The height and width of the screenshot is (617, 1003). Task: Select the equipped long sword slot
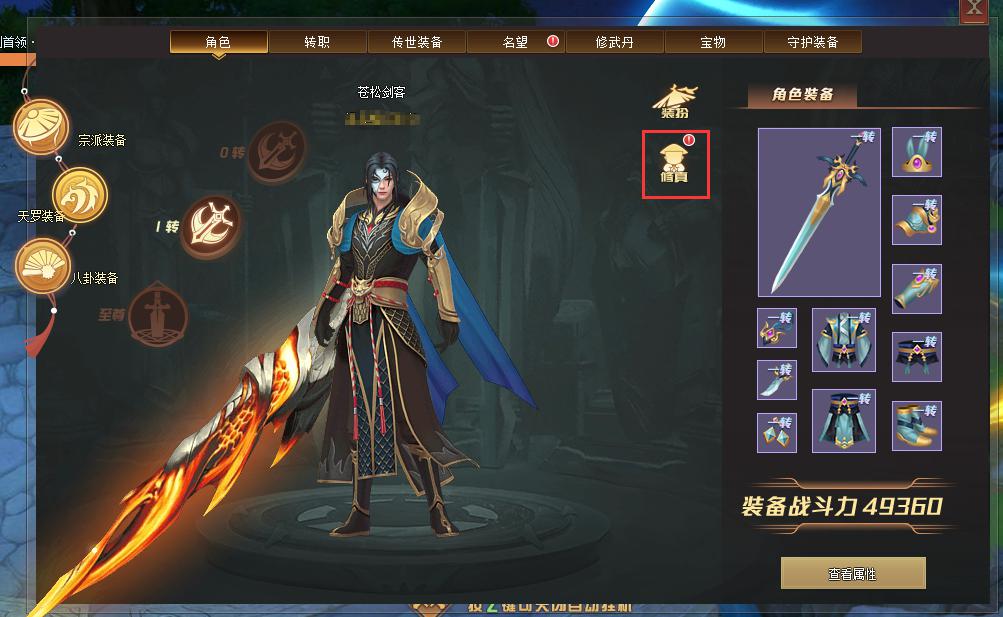click(x=819, y=212)
